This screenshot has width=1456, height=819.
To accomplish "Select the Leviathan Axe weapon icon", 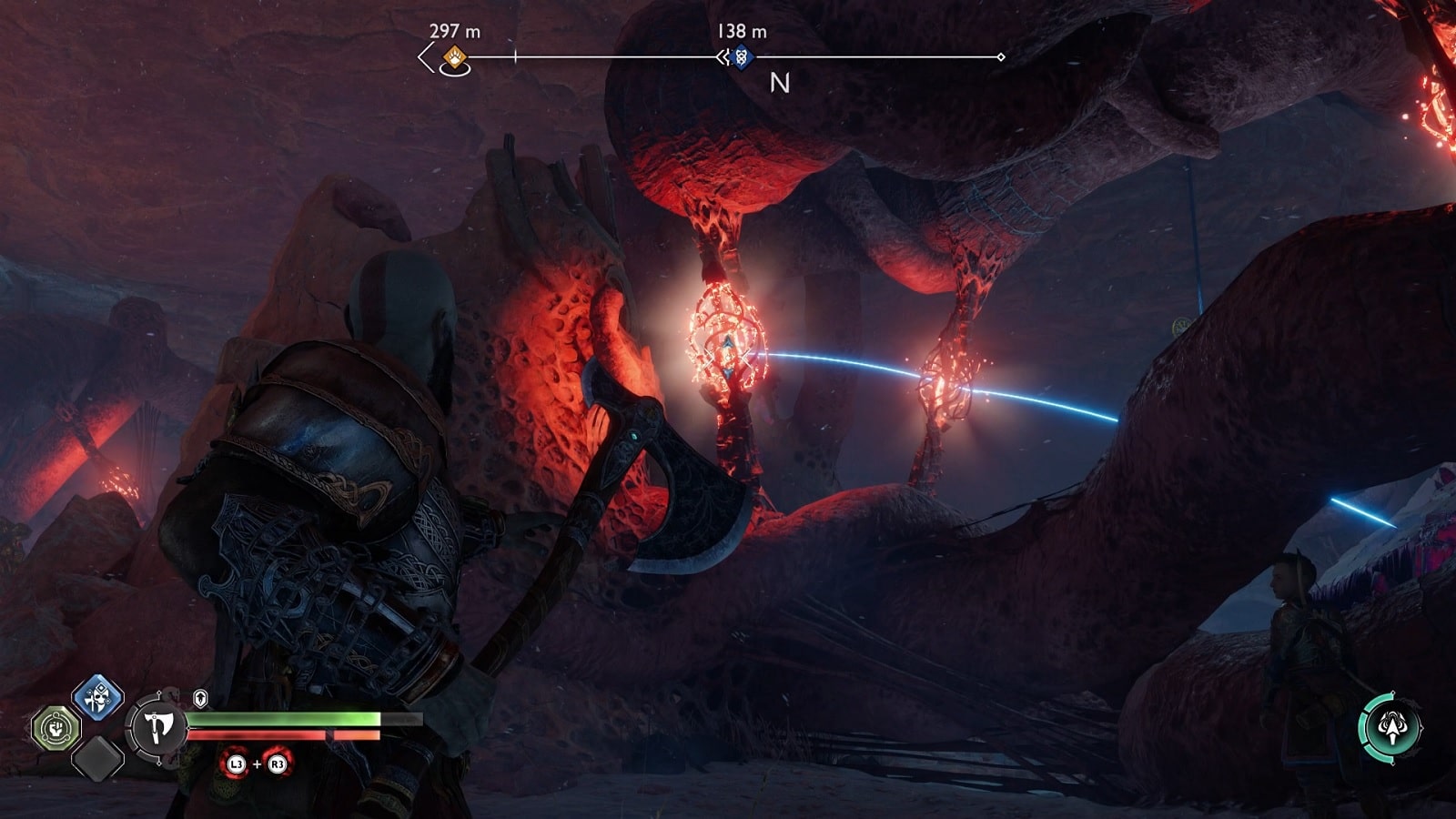I will tap(158, 726).
